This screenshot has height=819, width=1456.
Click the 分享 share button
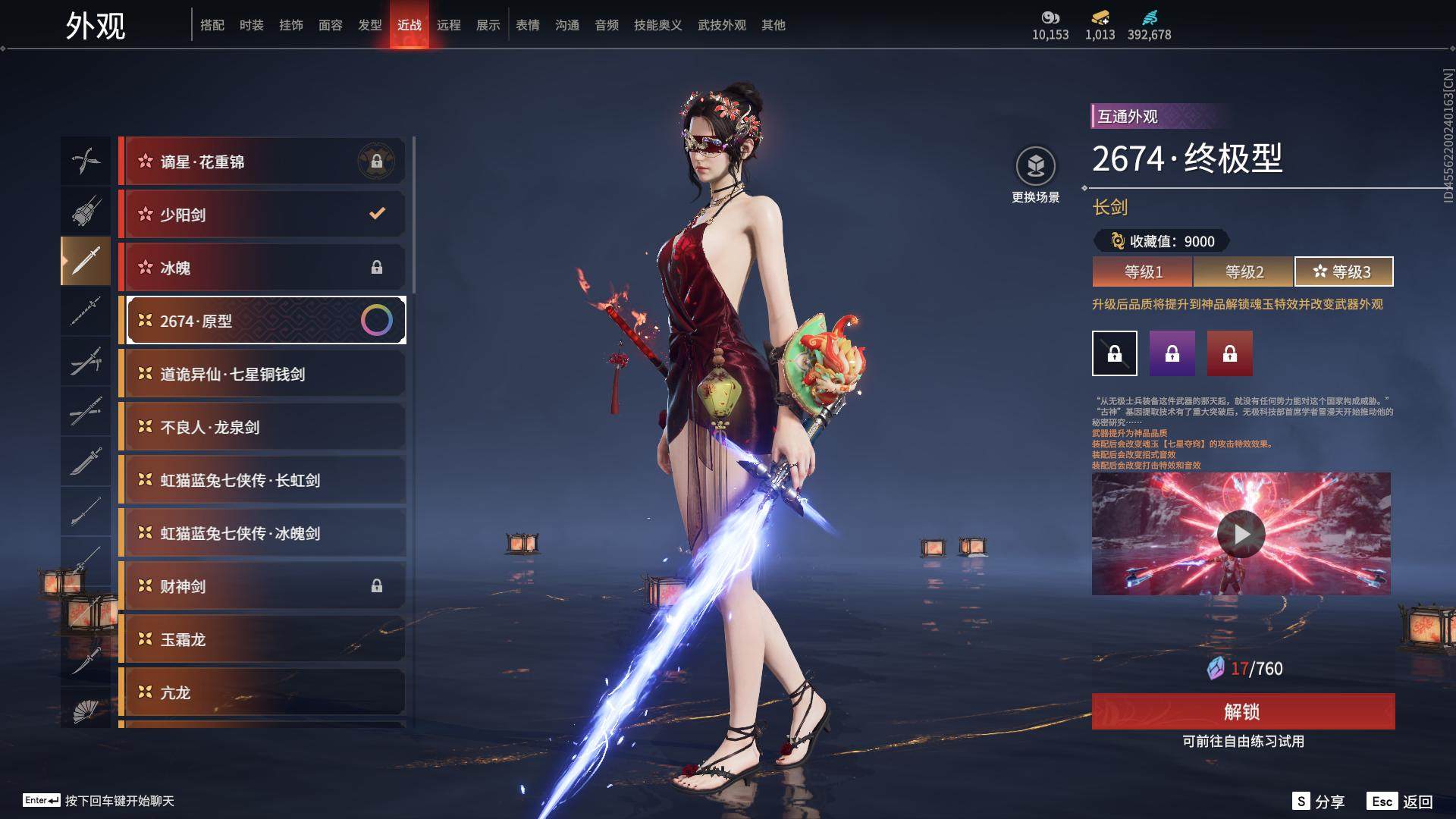[1319, 802]
